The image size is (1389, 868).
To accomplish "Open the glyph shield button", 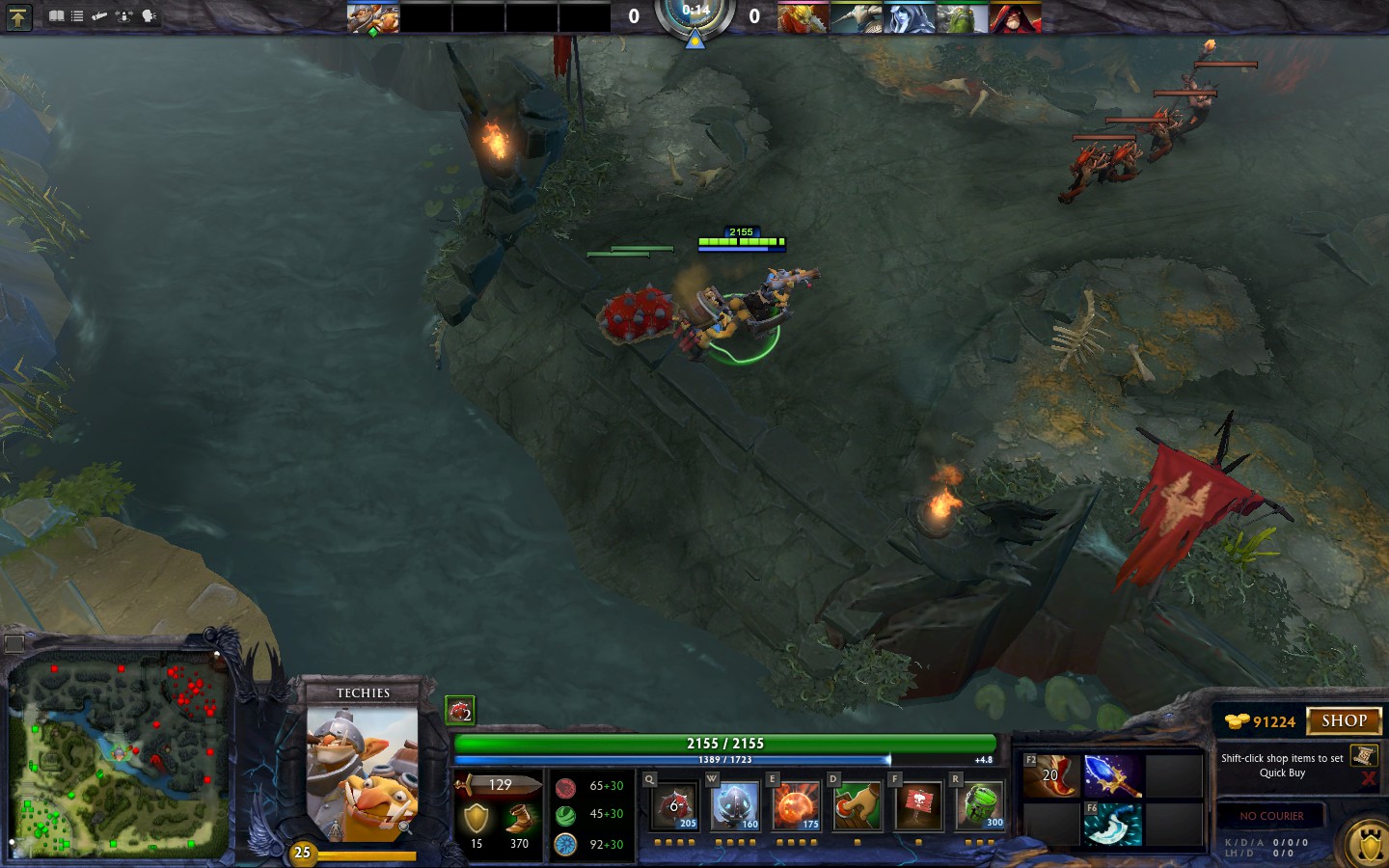I will click(x=1370, y=846).
